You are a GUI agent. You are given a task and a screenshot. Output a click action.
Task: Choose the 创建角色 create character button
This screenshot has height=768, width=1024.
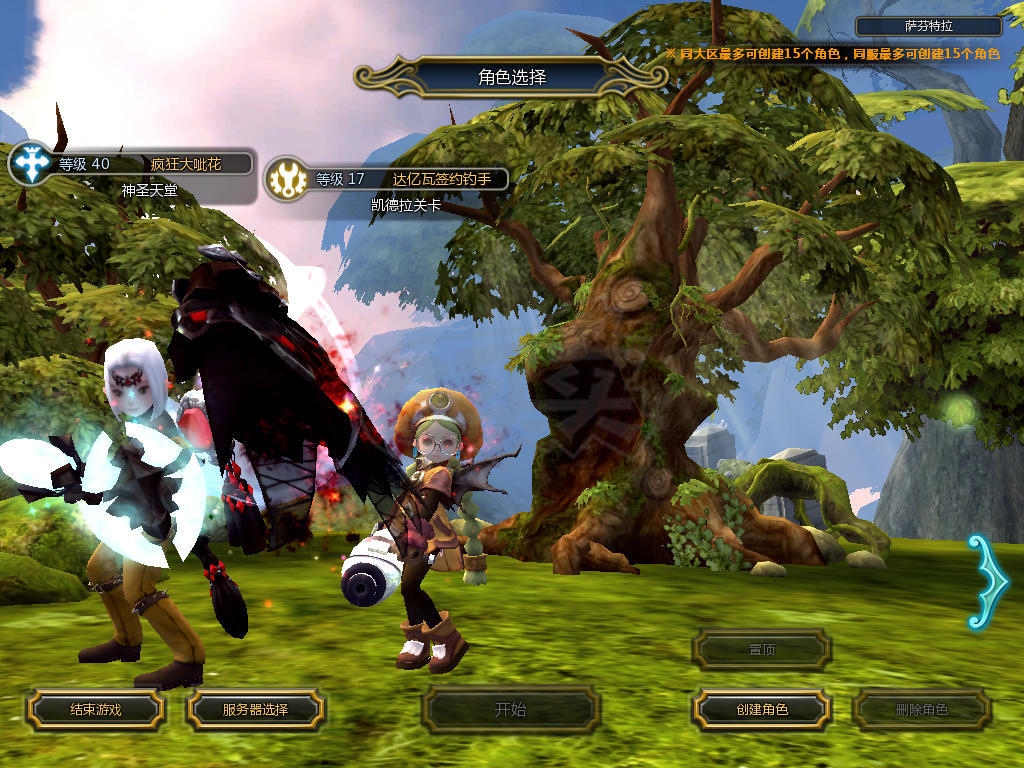[x=762, y=709]
